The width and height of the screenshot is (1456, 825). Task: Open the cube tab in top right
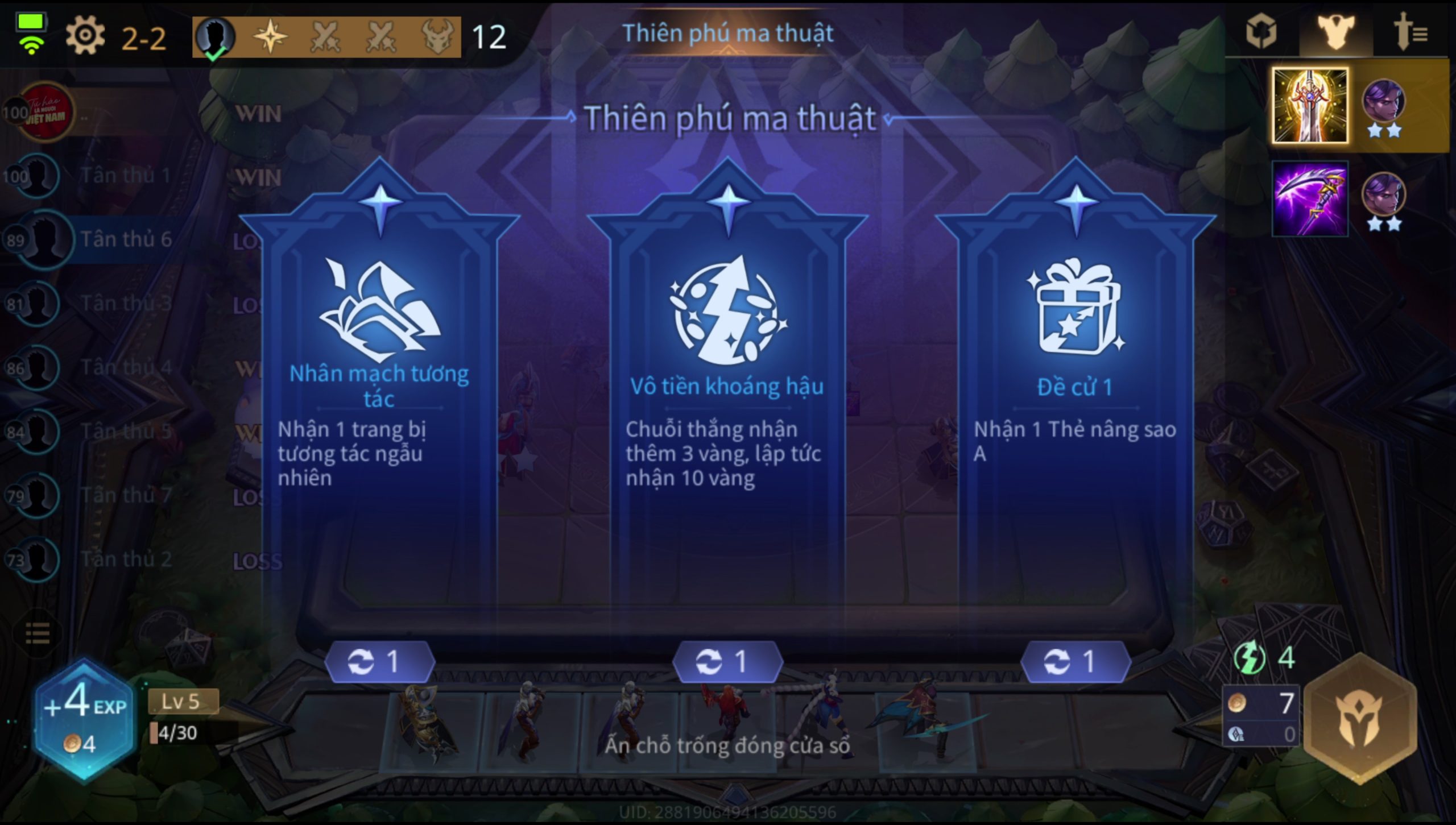[1261, 32]
